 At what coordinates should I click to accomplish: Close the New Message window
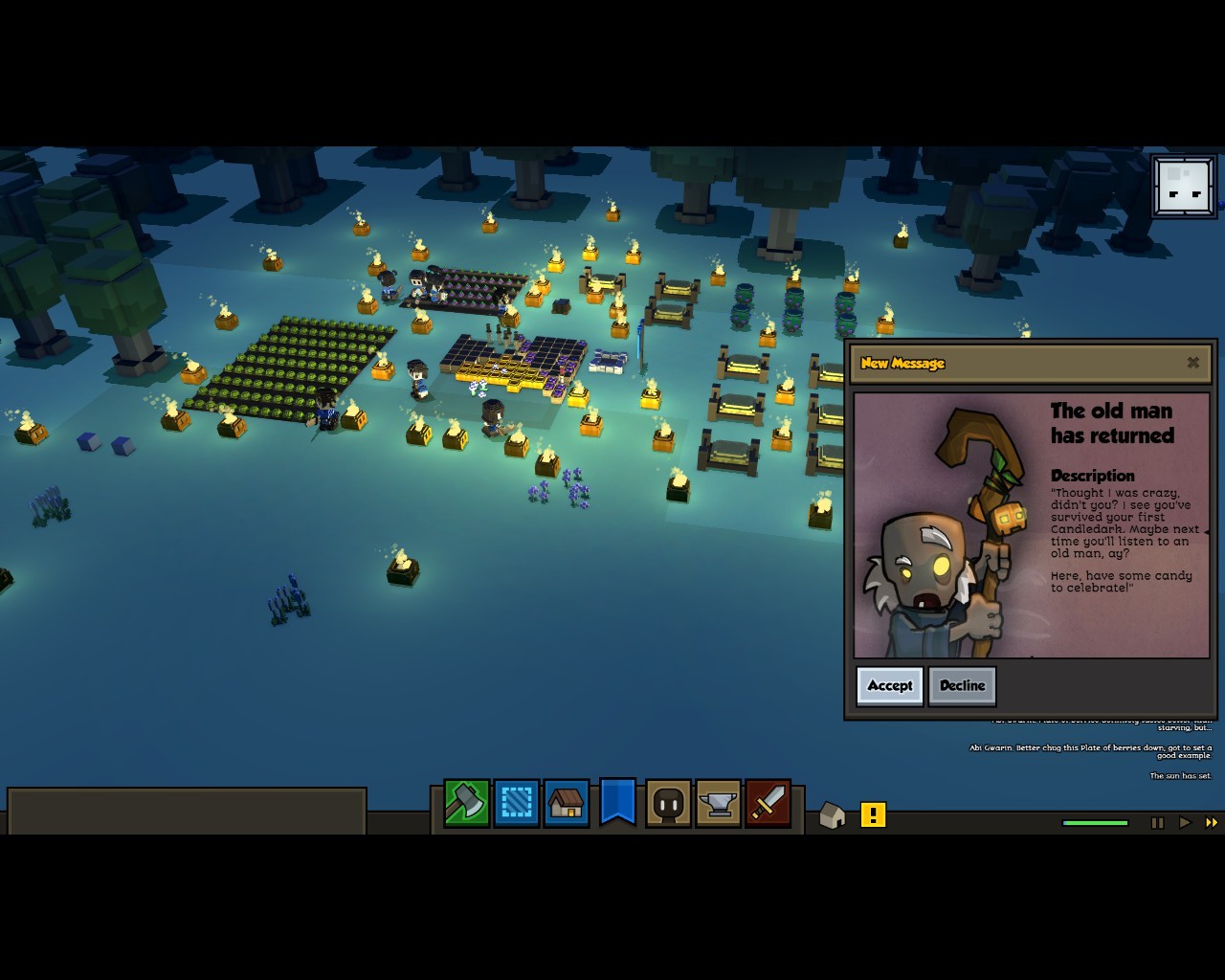tap(1192, 363)
